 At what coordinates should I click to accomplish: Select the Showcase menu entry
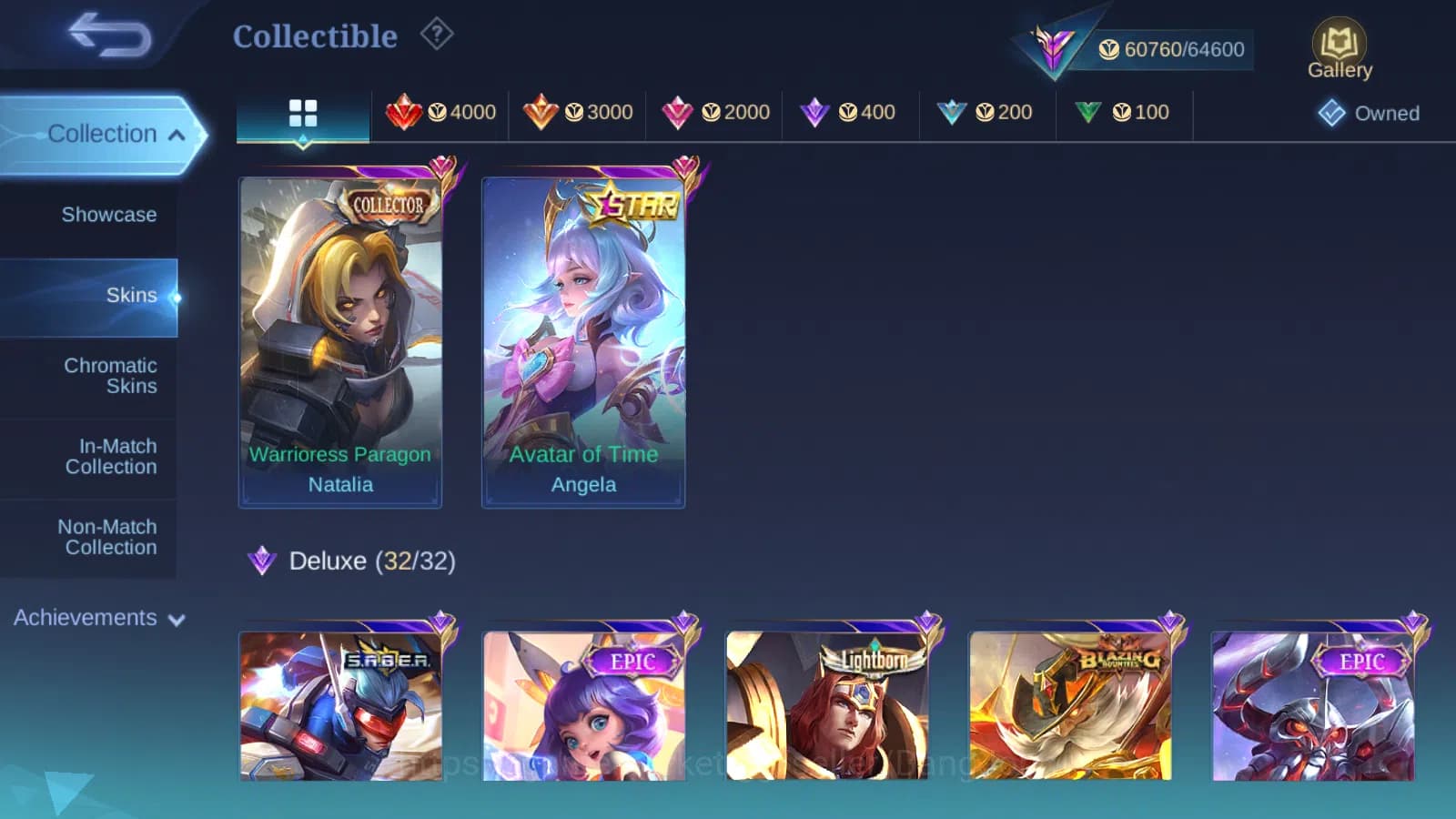click(x=109, y=215)
